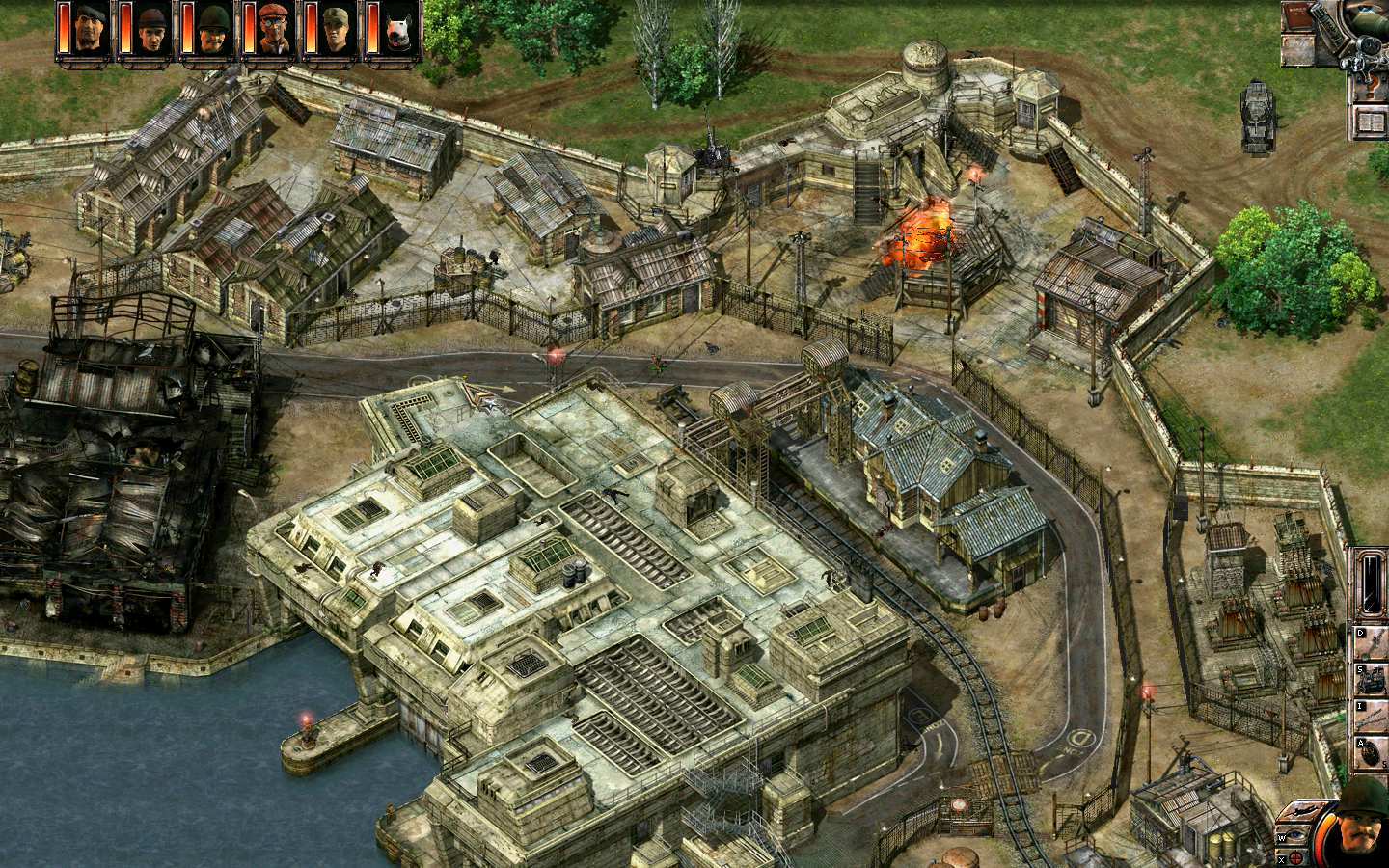Select the remote explosive pack slot

click(1372, 679)
